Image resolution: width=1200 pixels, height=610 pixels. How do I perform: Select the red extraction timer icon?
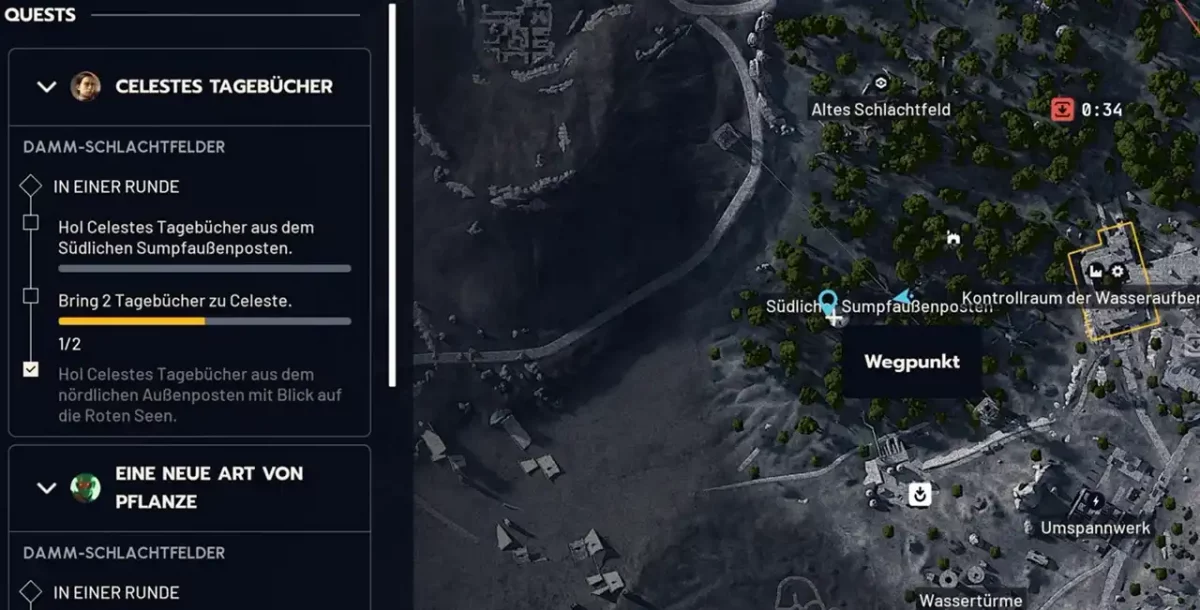coord(1062,109)
